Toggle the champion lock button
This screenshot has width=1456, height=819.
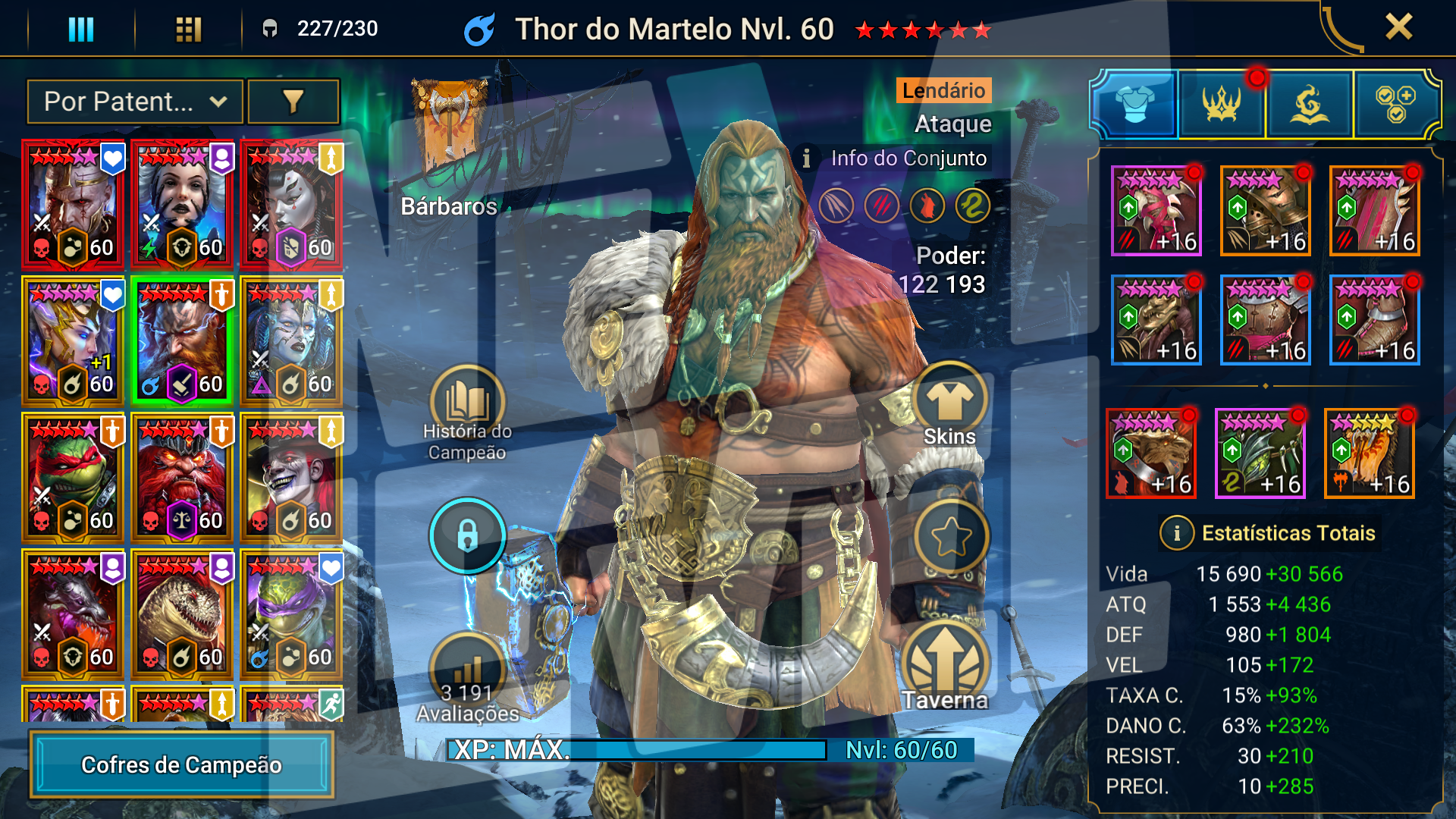(x=467, y=536)
